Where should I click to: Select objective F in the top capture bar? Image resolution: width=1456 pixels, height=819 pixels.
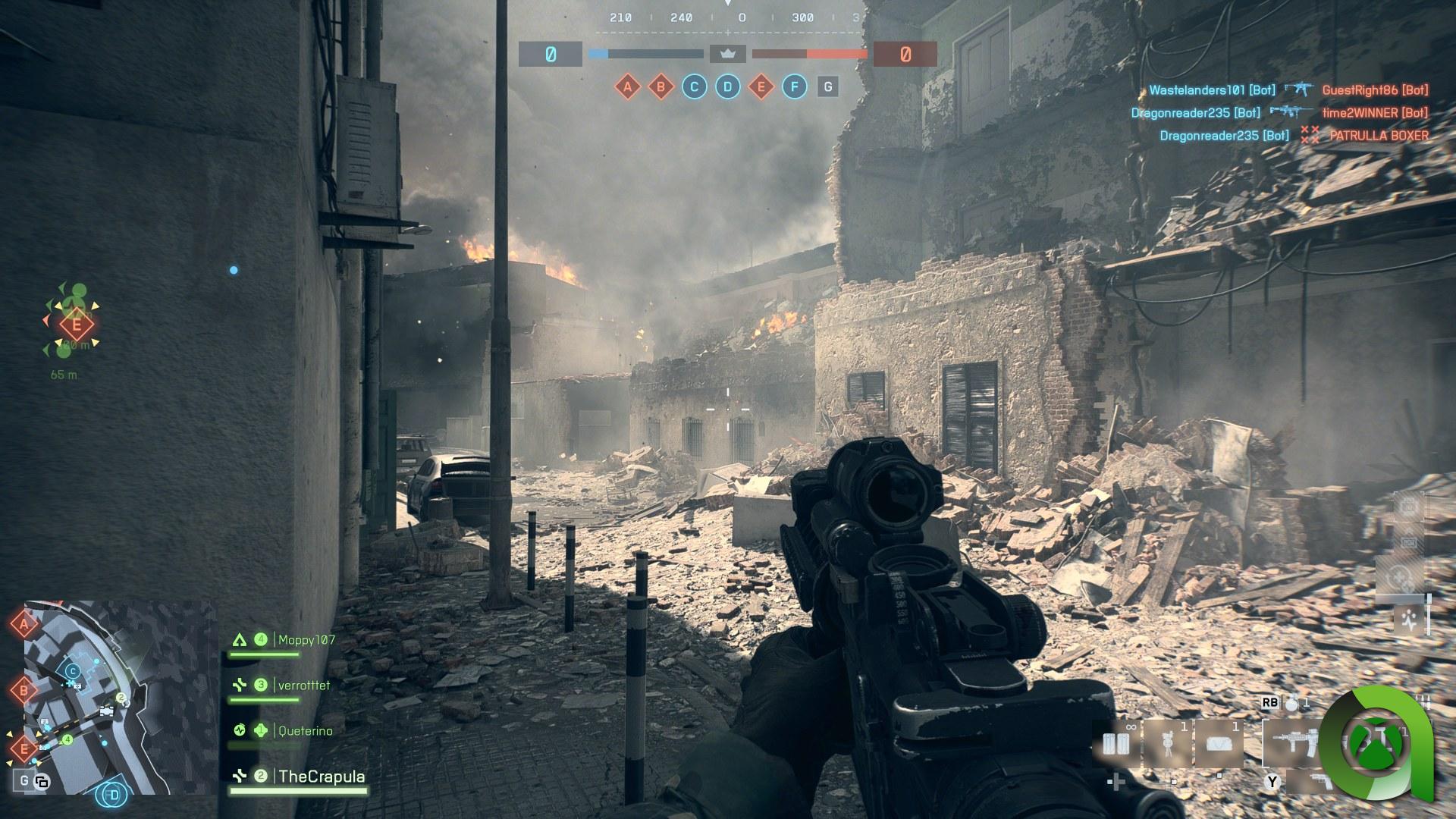click(x=794, y=87)
